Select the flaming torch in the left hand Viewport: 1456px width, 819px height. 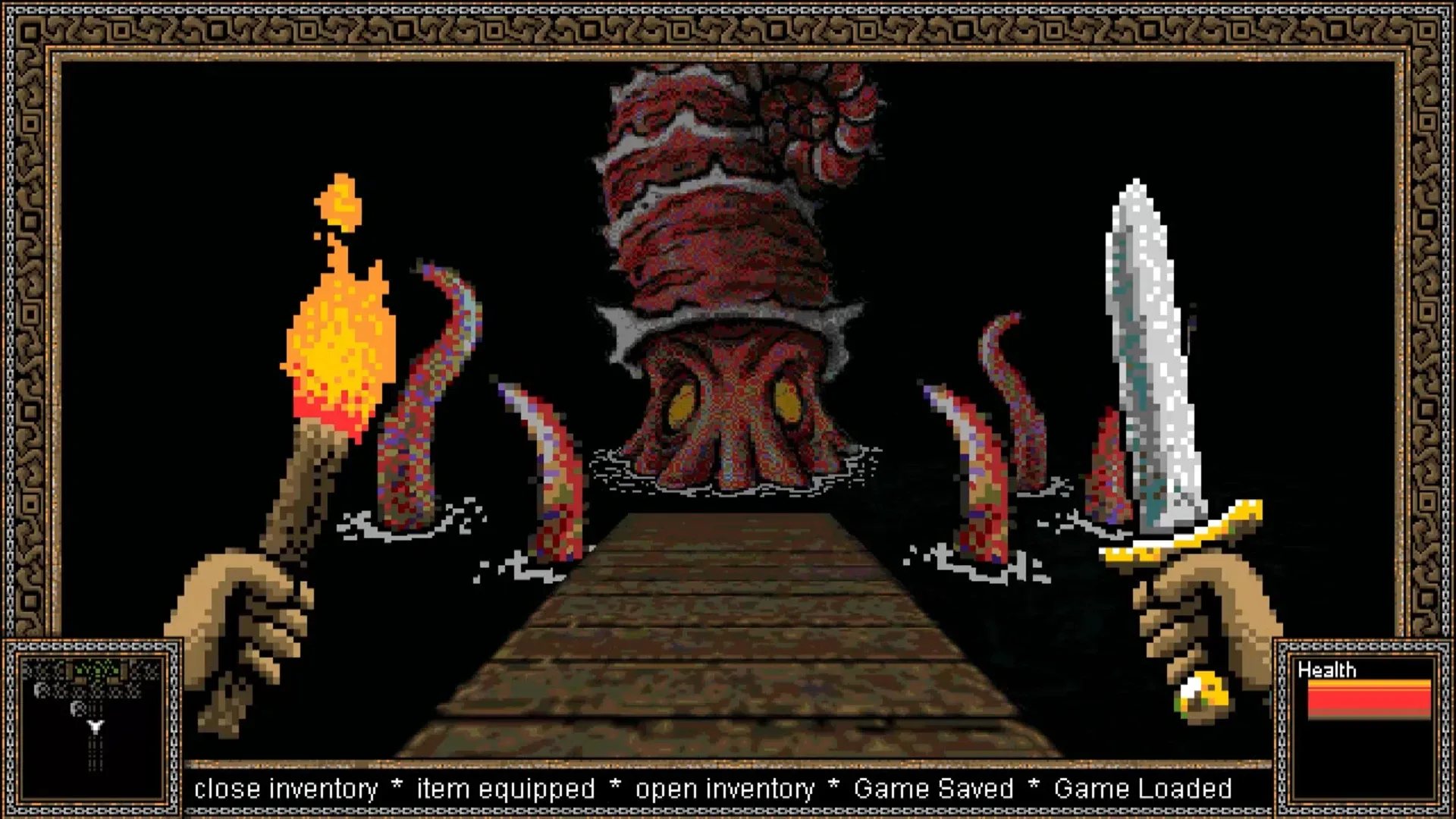click(334, 356)
